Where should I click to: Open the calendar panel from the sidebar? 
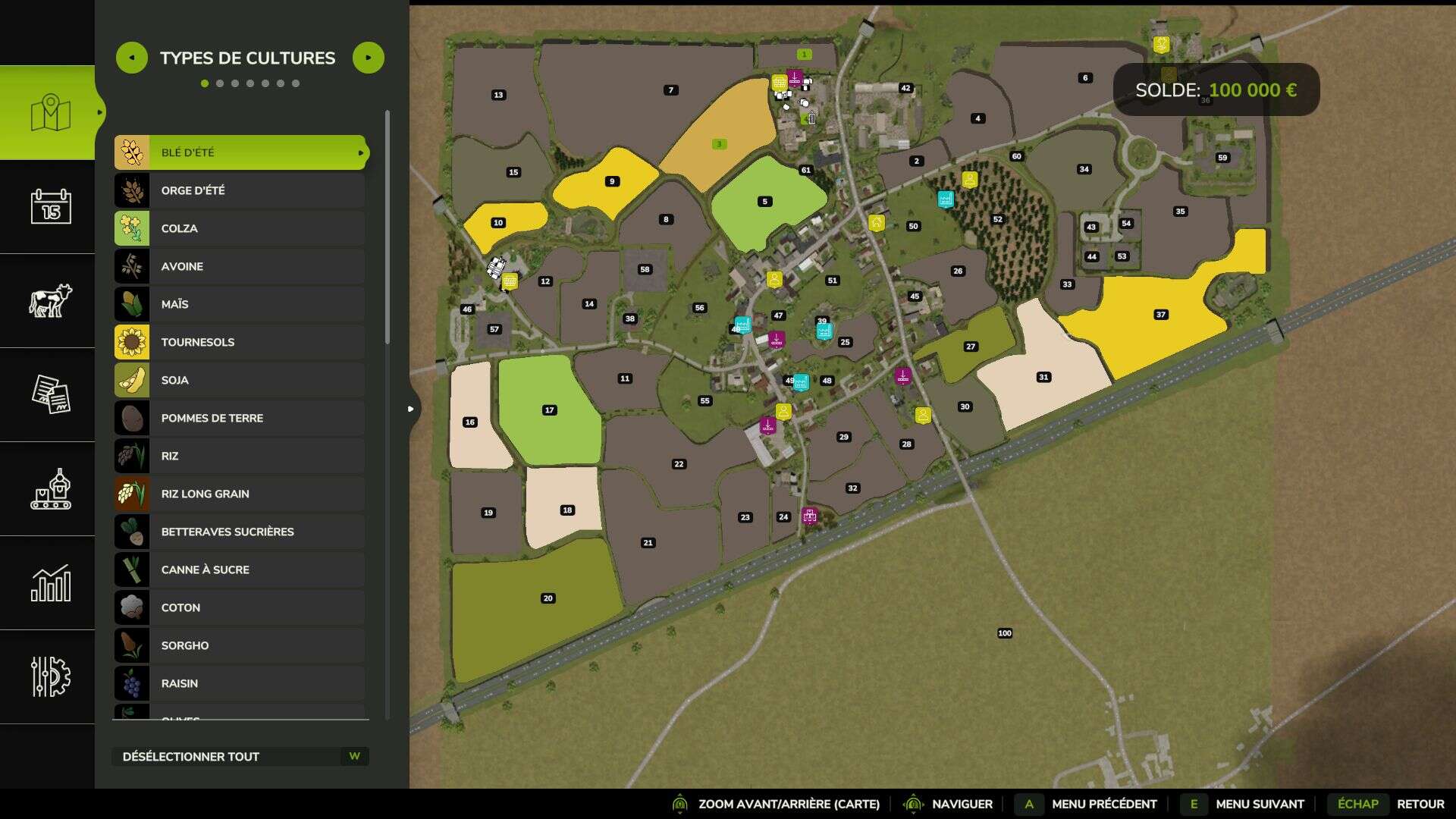(47, 206)
